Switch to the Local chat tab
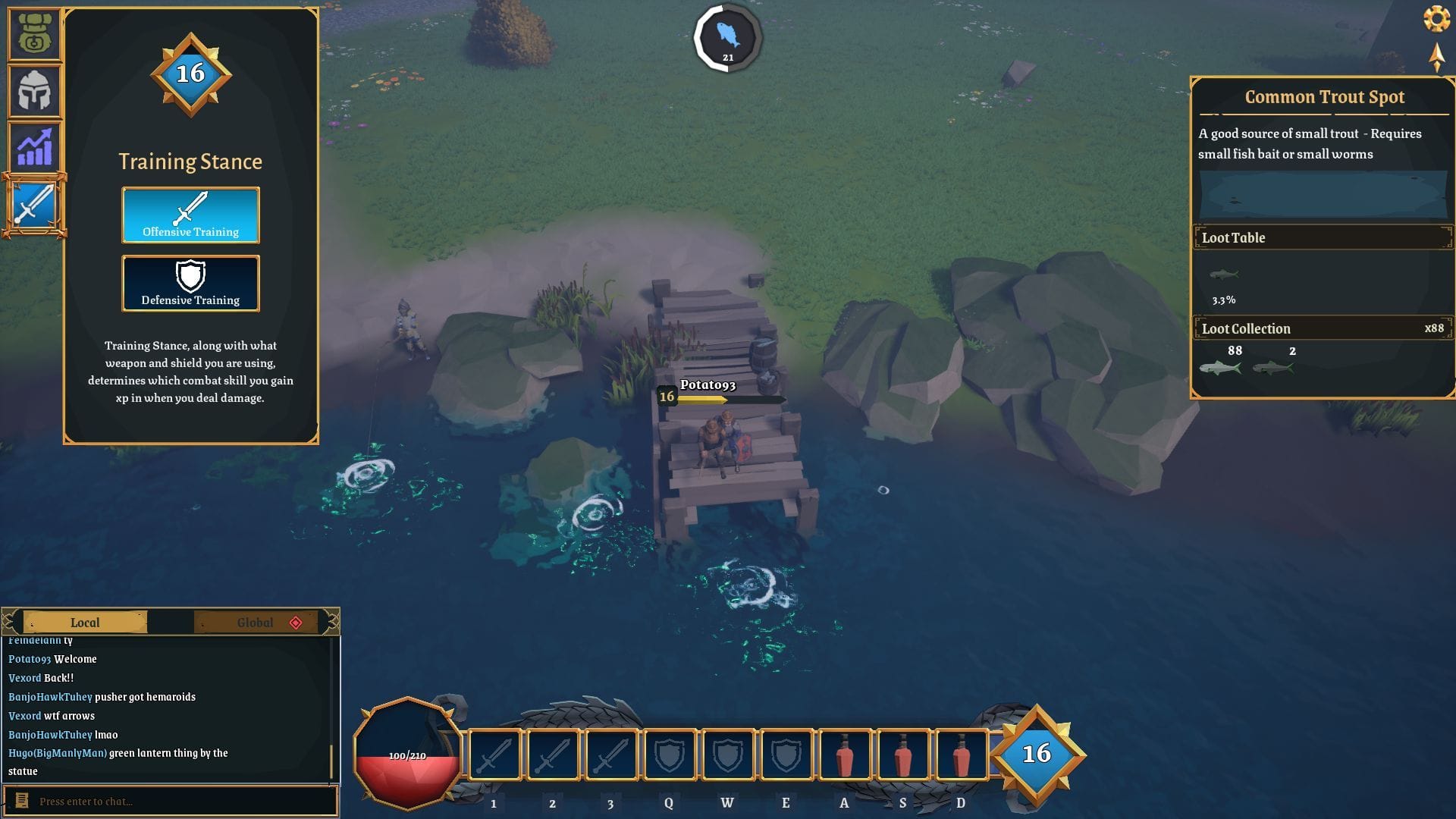 [85, 622]
